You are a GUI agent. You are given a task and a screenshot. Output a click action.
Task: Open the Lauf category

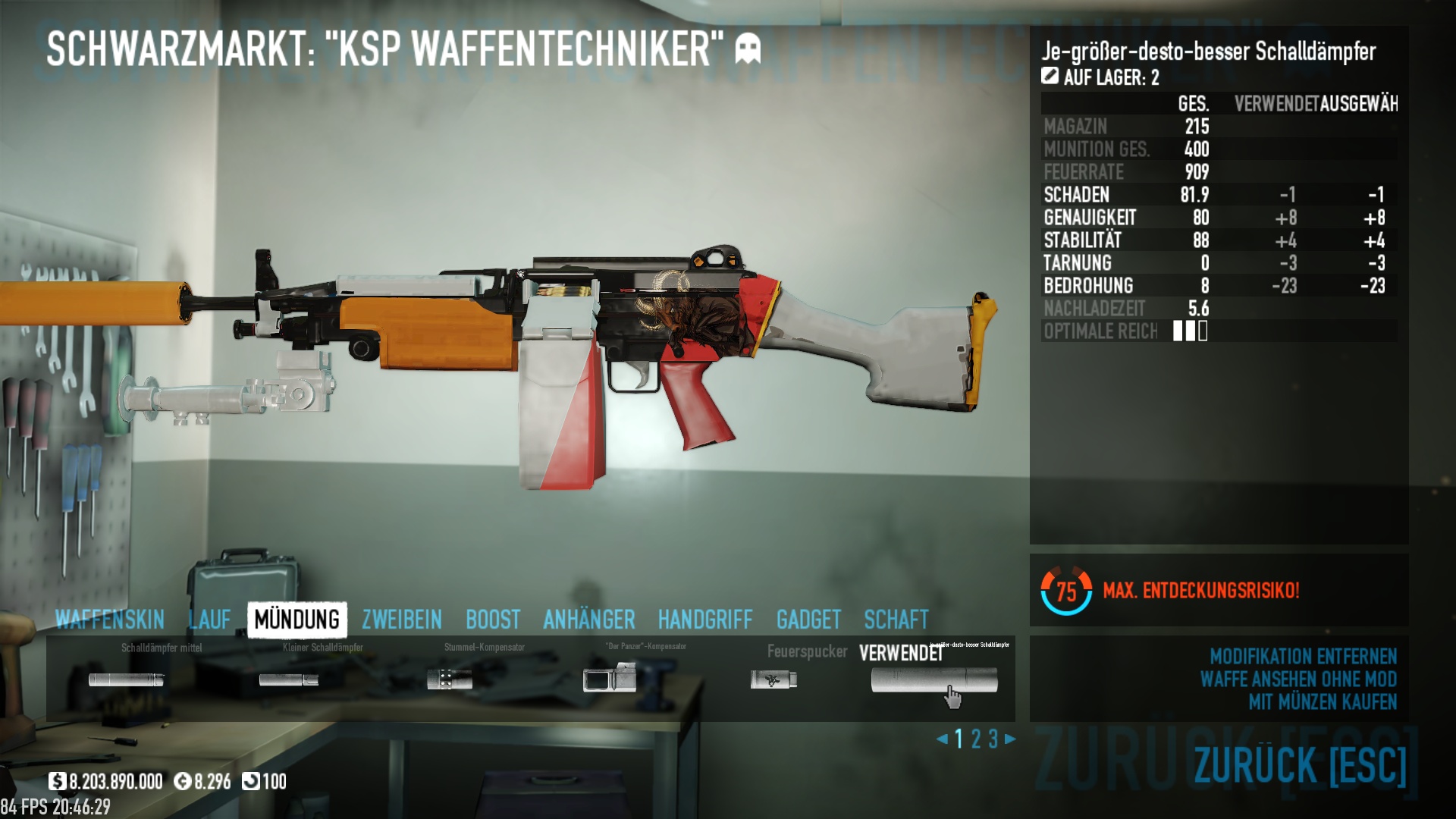[209, 620]
